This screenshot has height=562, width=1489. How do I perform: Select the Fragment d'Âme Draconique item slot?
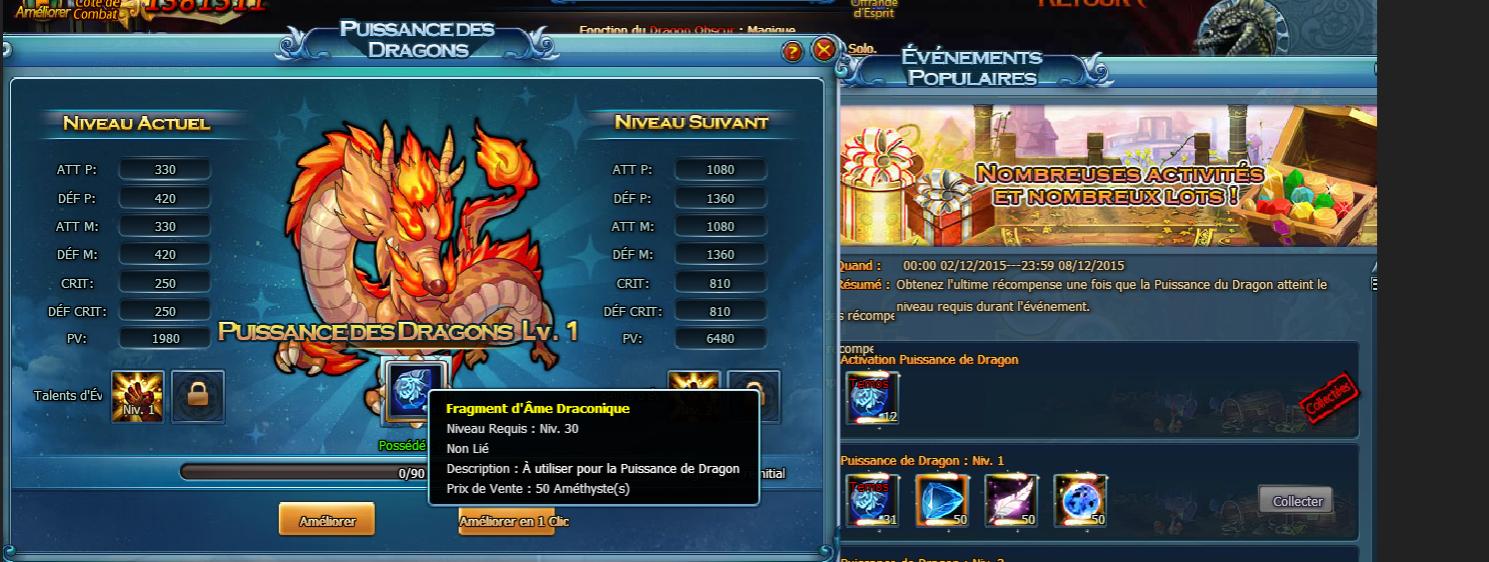[413, 391]
